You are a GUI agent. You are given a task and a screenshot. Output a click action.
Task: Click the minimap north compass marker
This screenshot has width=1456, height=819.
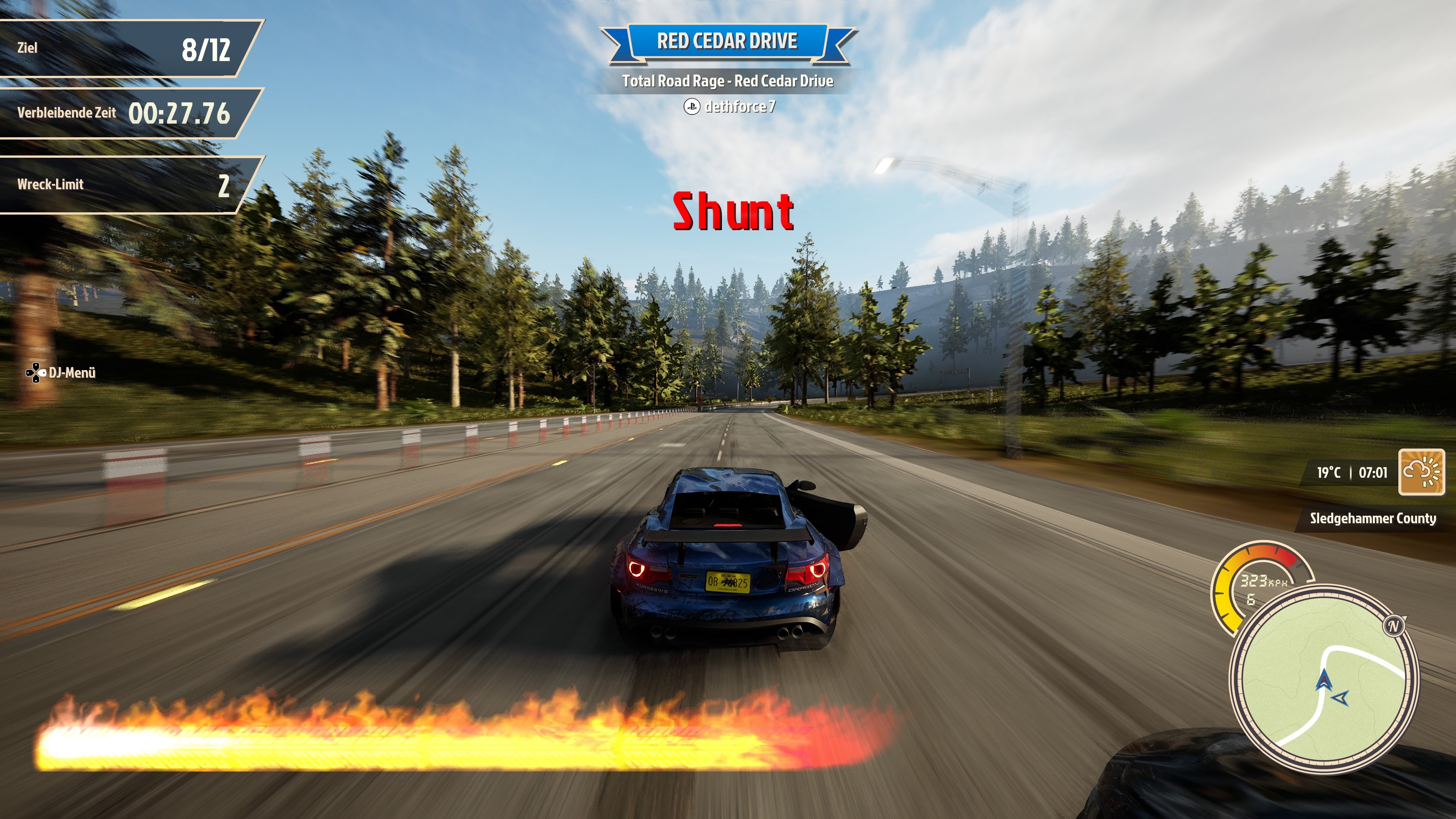pyautogui.click(x=1393, y=626)
